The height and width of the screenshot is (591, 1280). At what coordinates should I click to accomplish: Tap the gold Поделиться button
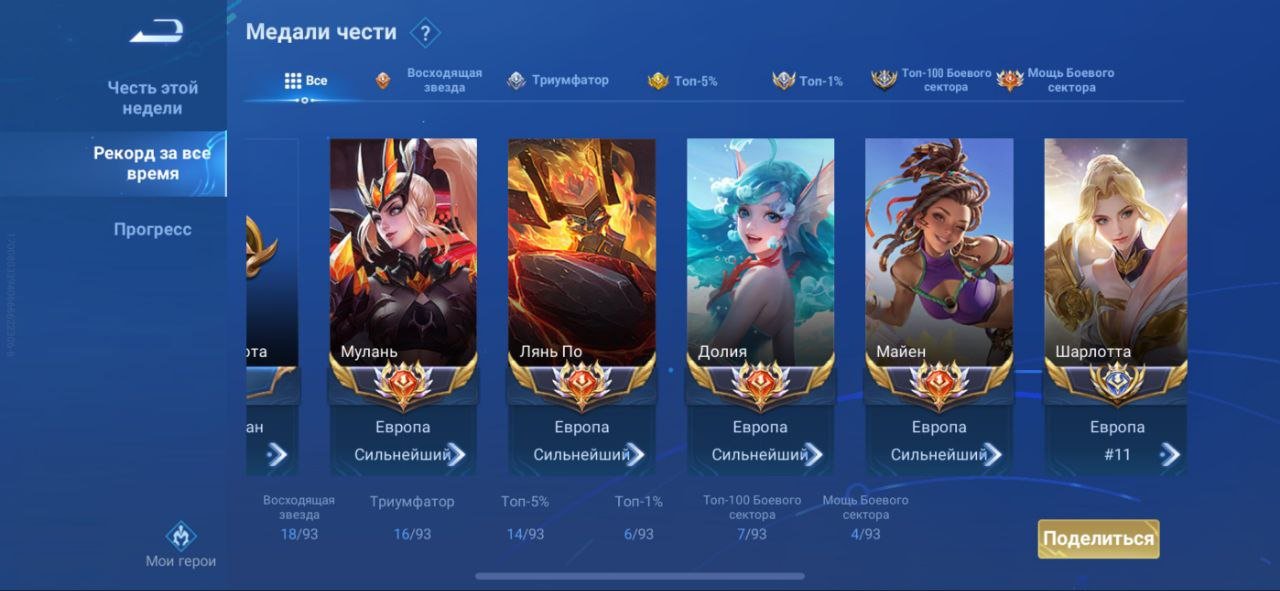click(1098, 539)
